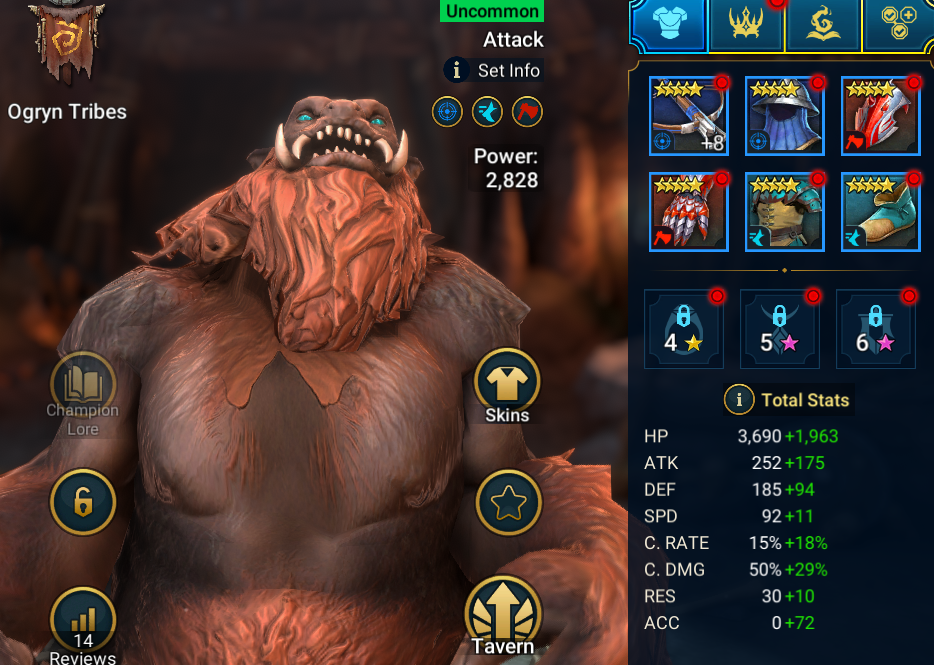Select the red shield slot
The width and height of the screenshot is (934, 665).
tap(880, 116)
